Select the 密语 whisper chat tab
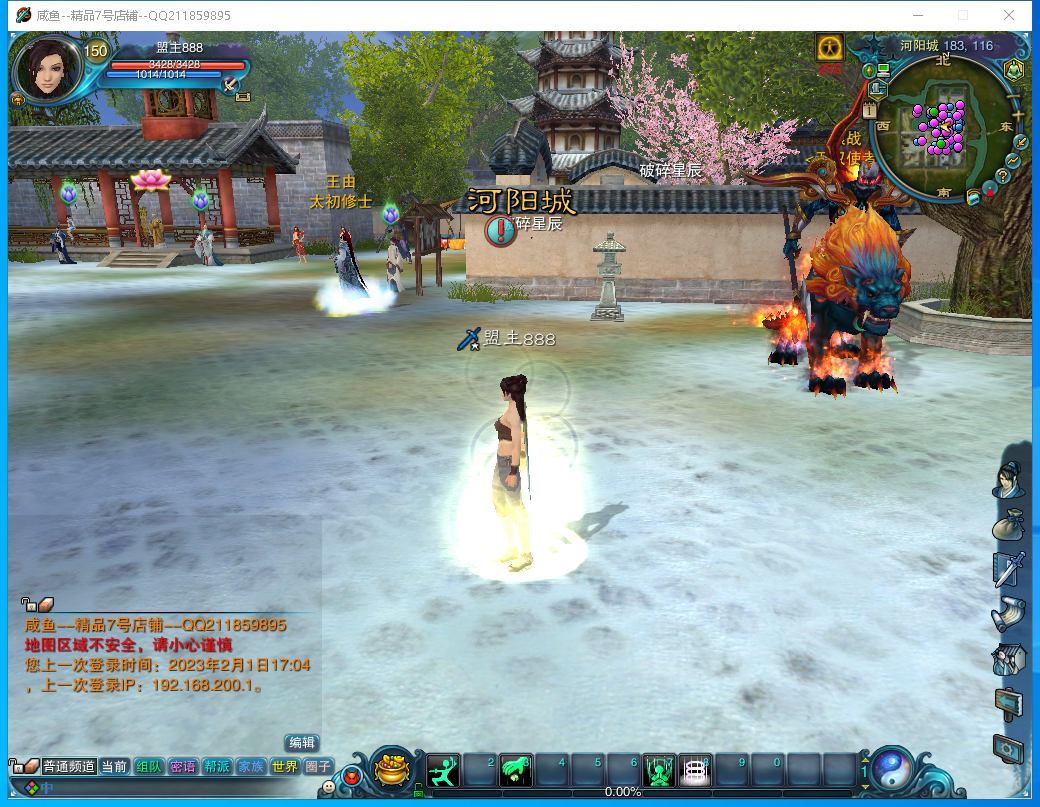This screenshot has height=807, width=1040. click(x=182, y=766)
